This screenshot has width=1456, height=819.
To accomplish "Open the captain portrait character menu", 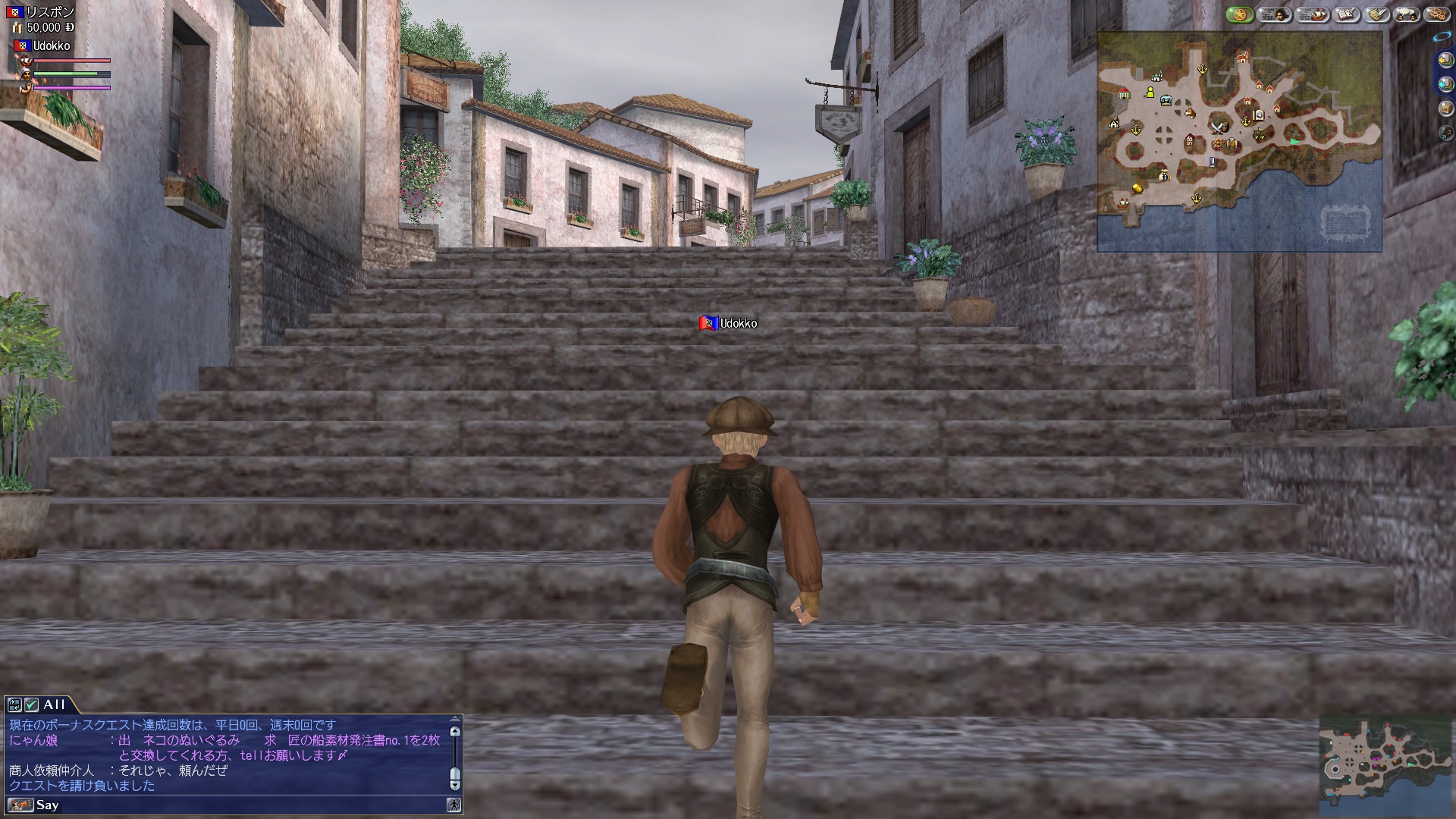I will pyautogui.click(x=1274, y=14).
